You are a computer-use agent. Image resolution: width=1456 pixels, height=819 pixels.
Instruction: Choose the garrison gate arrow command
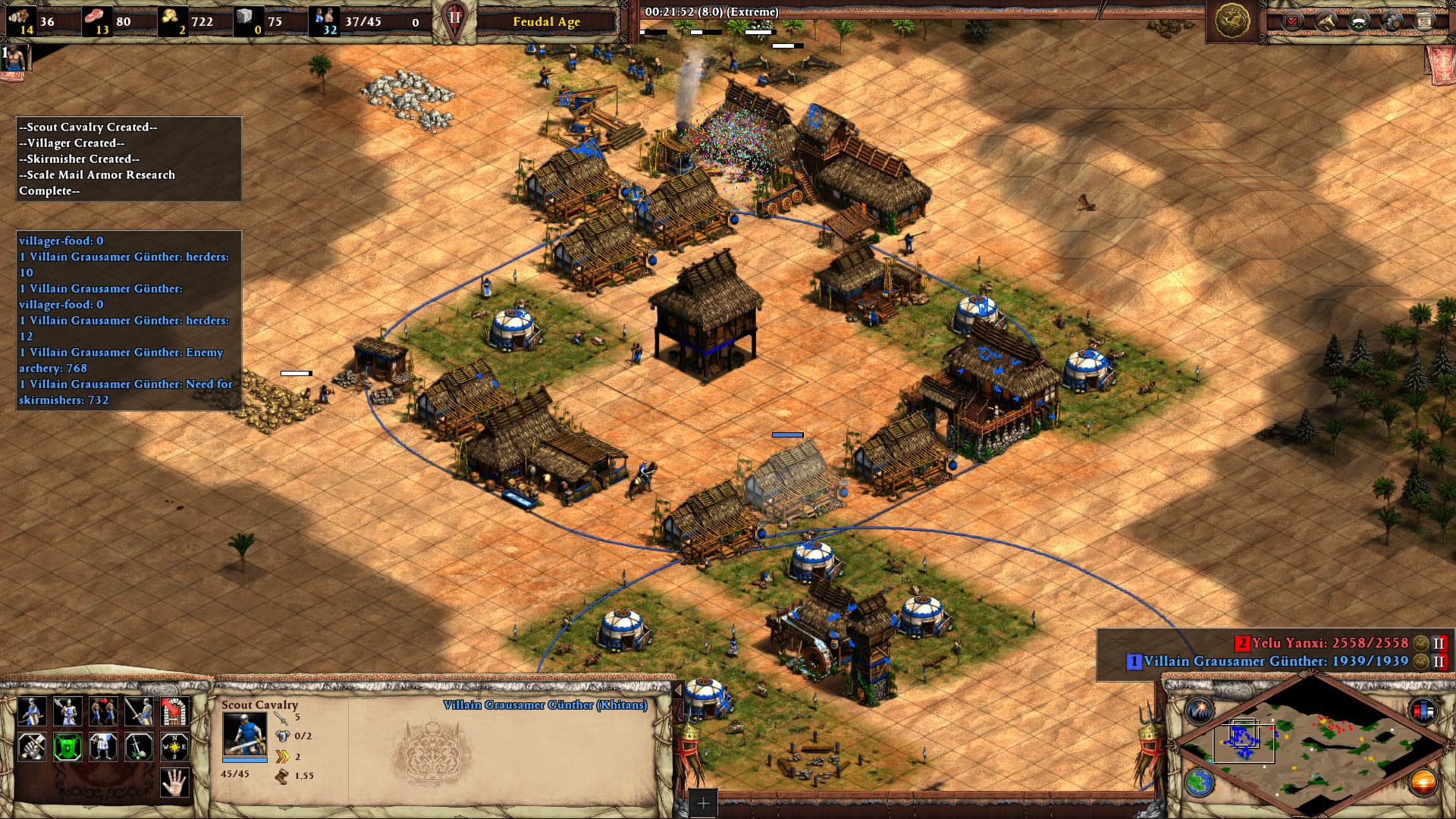pyautogui.click(x=174, y=711)
